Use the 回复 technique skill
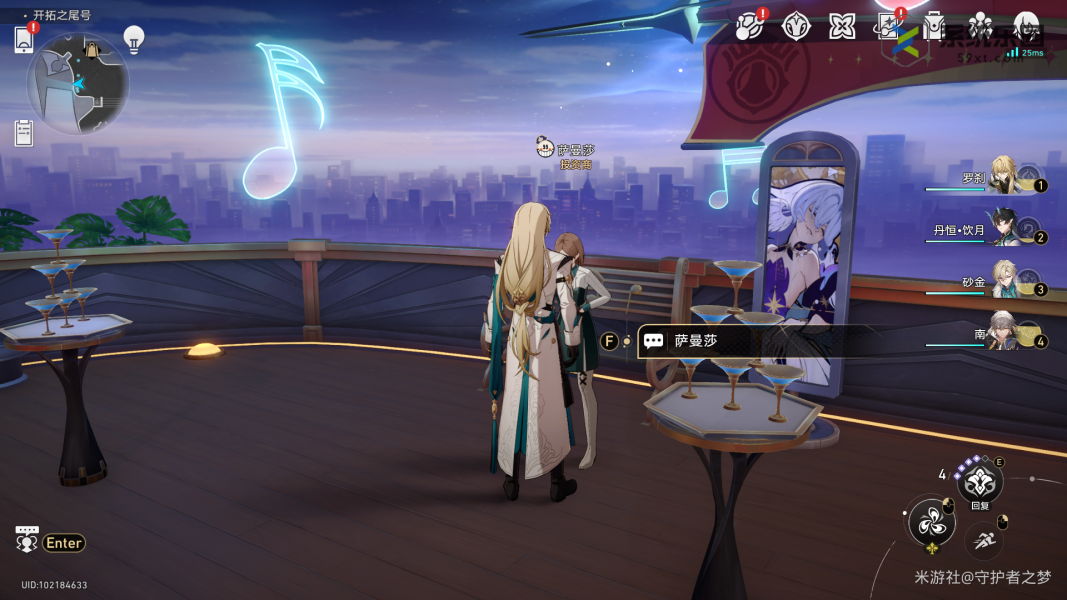Image resolution: width=1067 pixels, height=600 pixels. pos(979,484)
